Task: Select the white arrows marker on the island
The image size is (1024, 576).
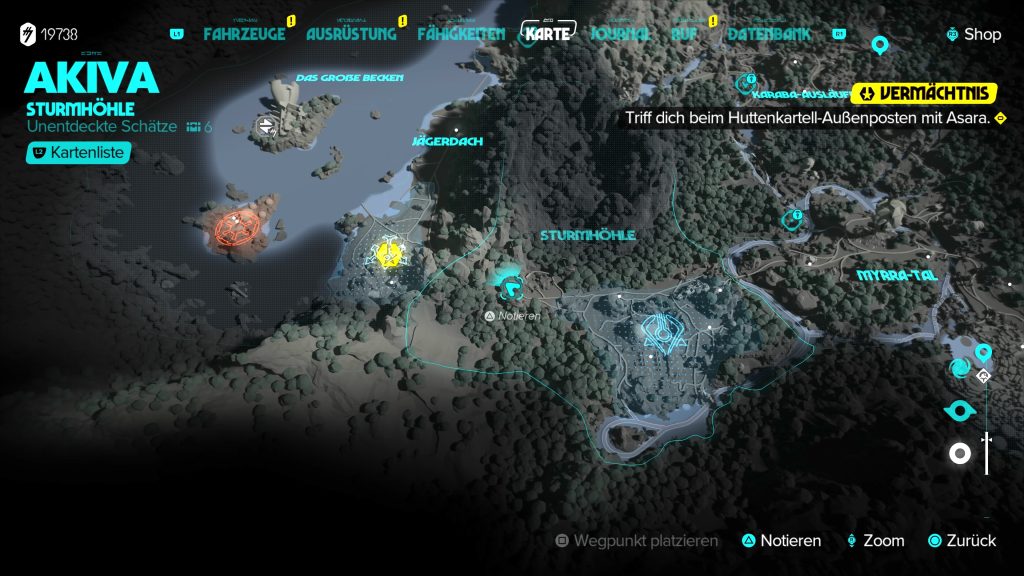Action: pos(266,125)
